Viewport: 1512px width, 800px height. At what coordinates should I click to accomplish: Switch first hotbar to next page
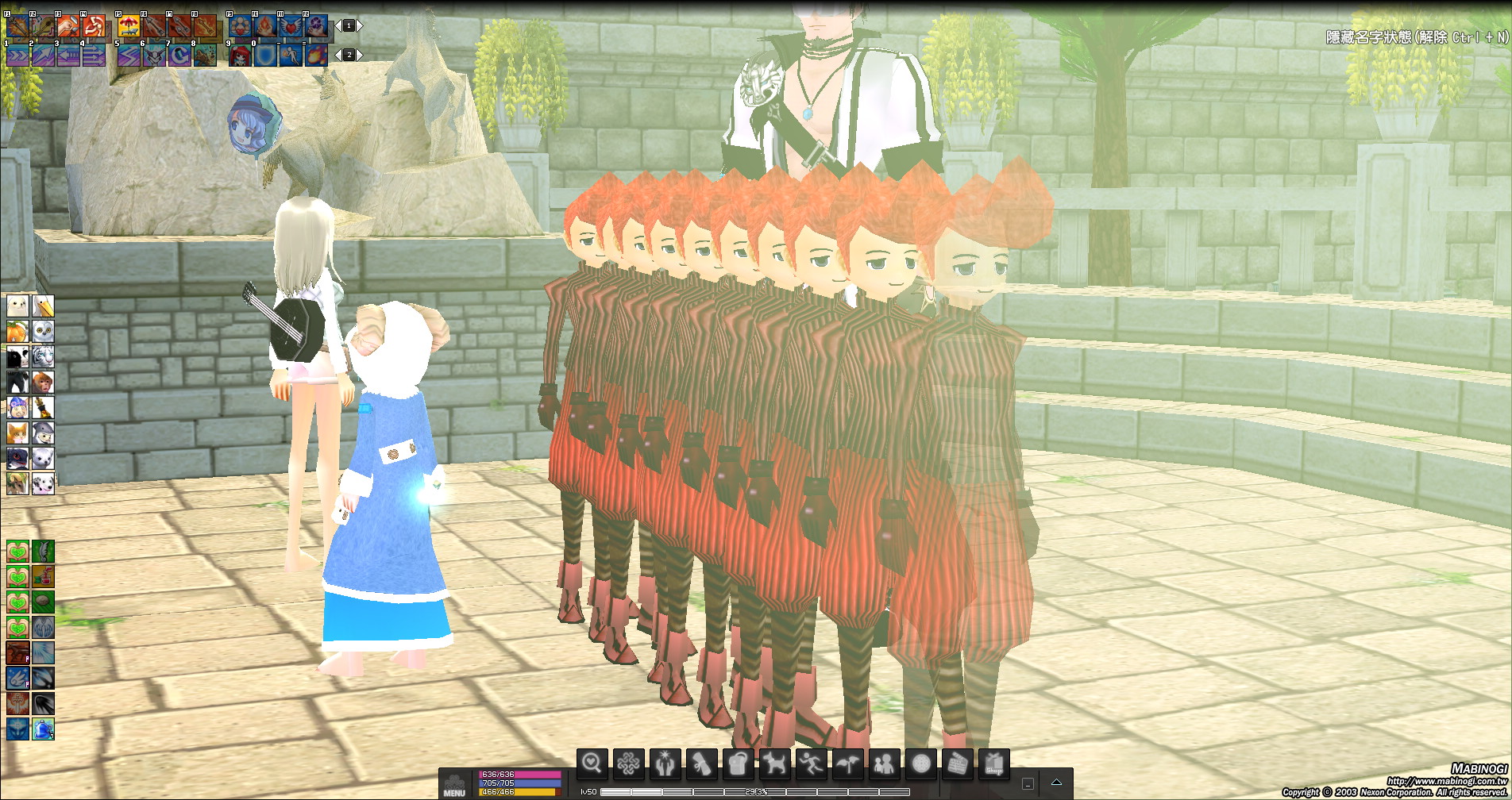point(360,26)
